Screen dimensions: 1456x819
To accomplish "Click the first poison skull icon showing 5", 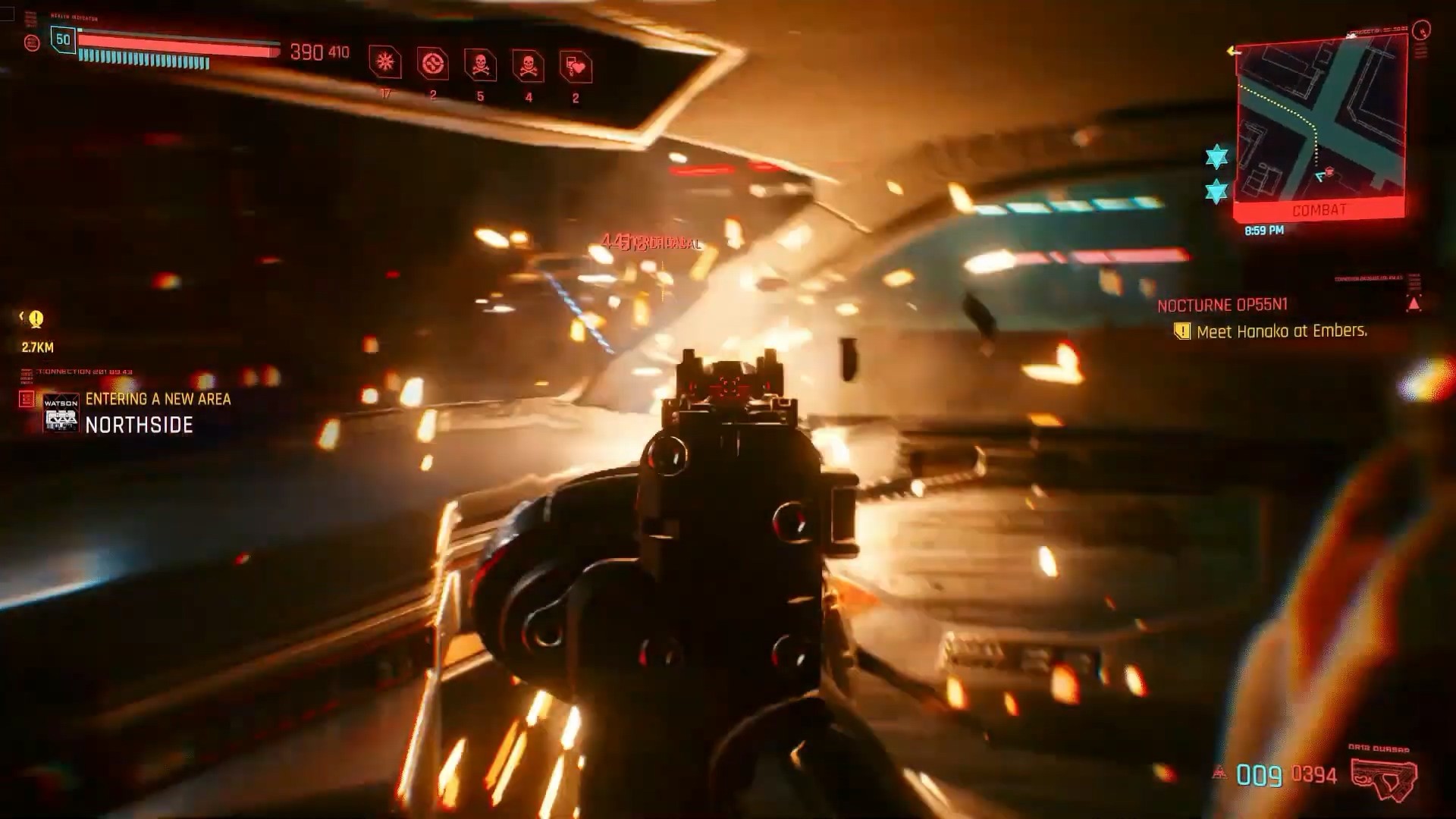I will tap(481, 64).
